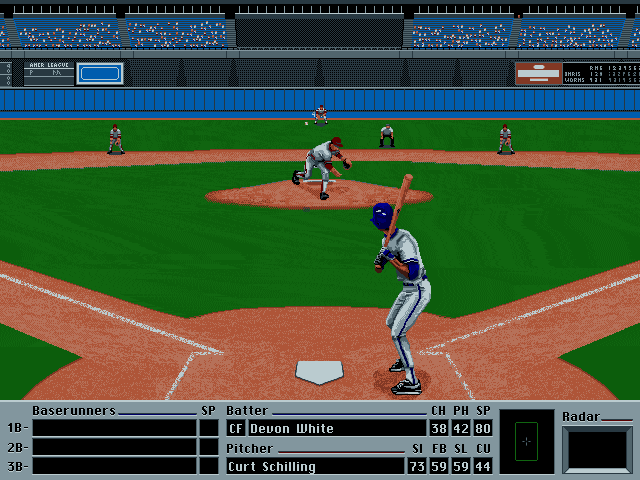Select the 3B baserunner row
The image size is (640, 480).
(x=114, y=466)
